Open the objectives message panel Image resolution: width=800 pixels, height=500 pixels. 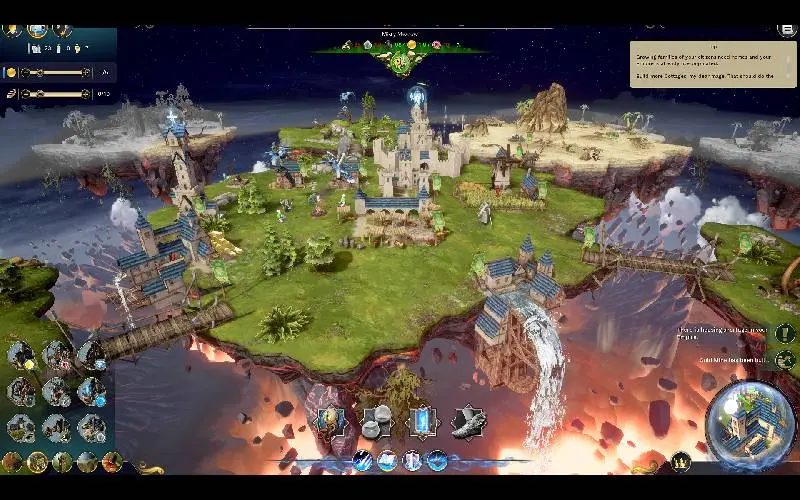712,64
